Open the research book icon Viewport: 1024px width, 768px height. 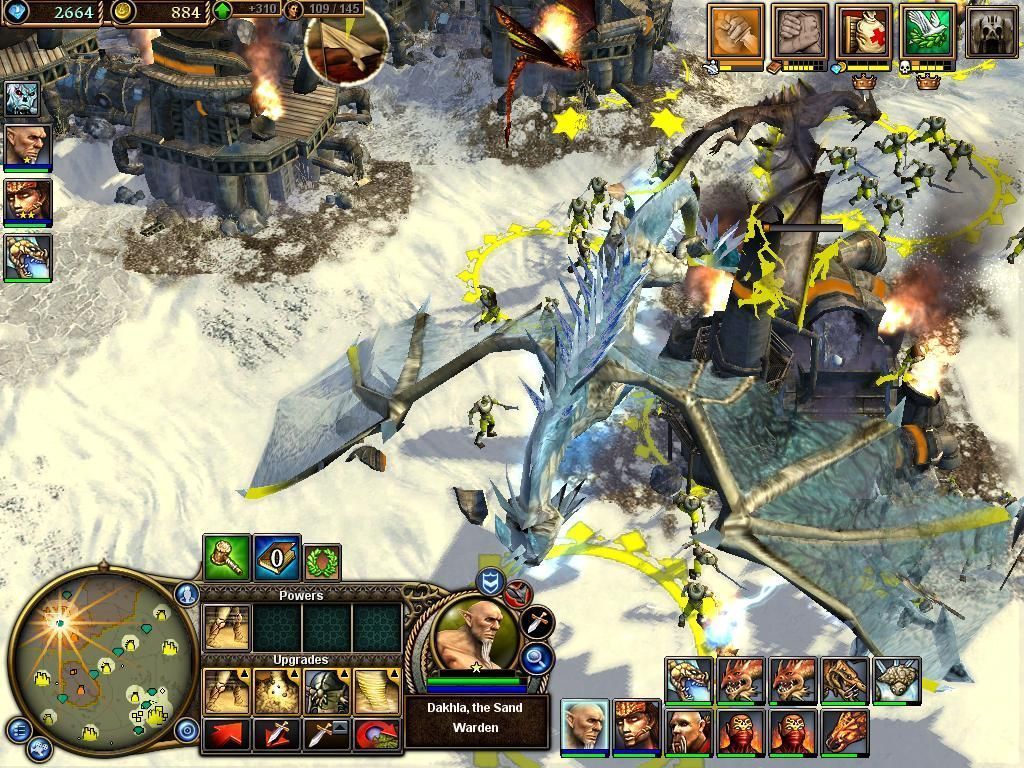[276, 558]
